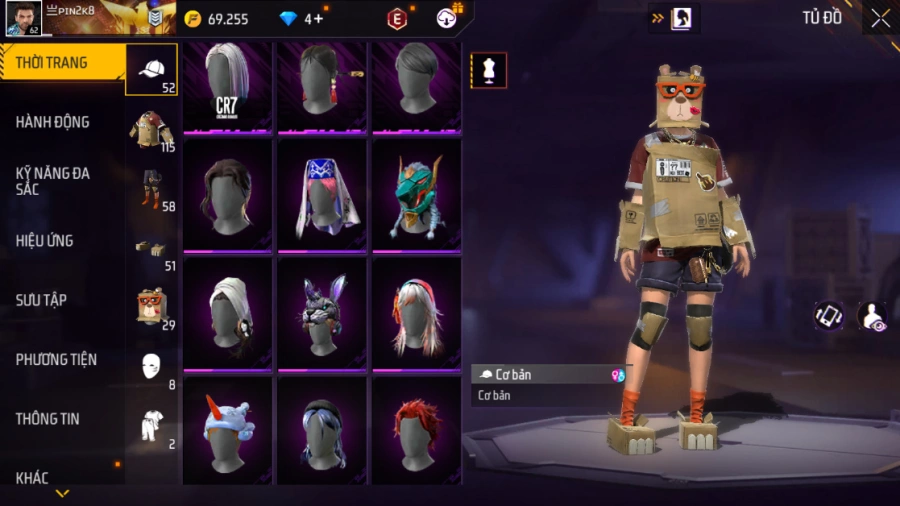Screen dimensions: 900x506
Task: Choose the pants and boots tab
Action: point(152,188)
